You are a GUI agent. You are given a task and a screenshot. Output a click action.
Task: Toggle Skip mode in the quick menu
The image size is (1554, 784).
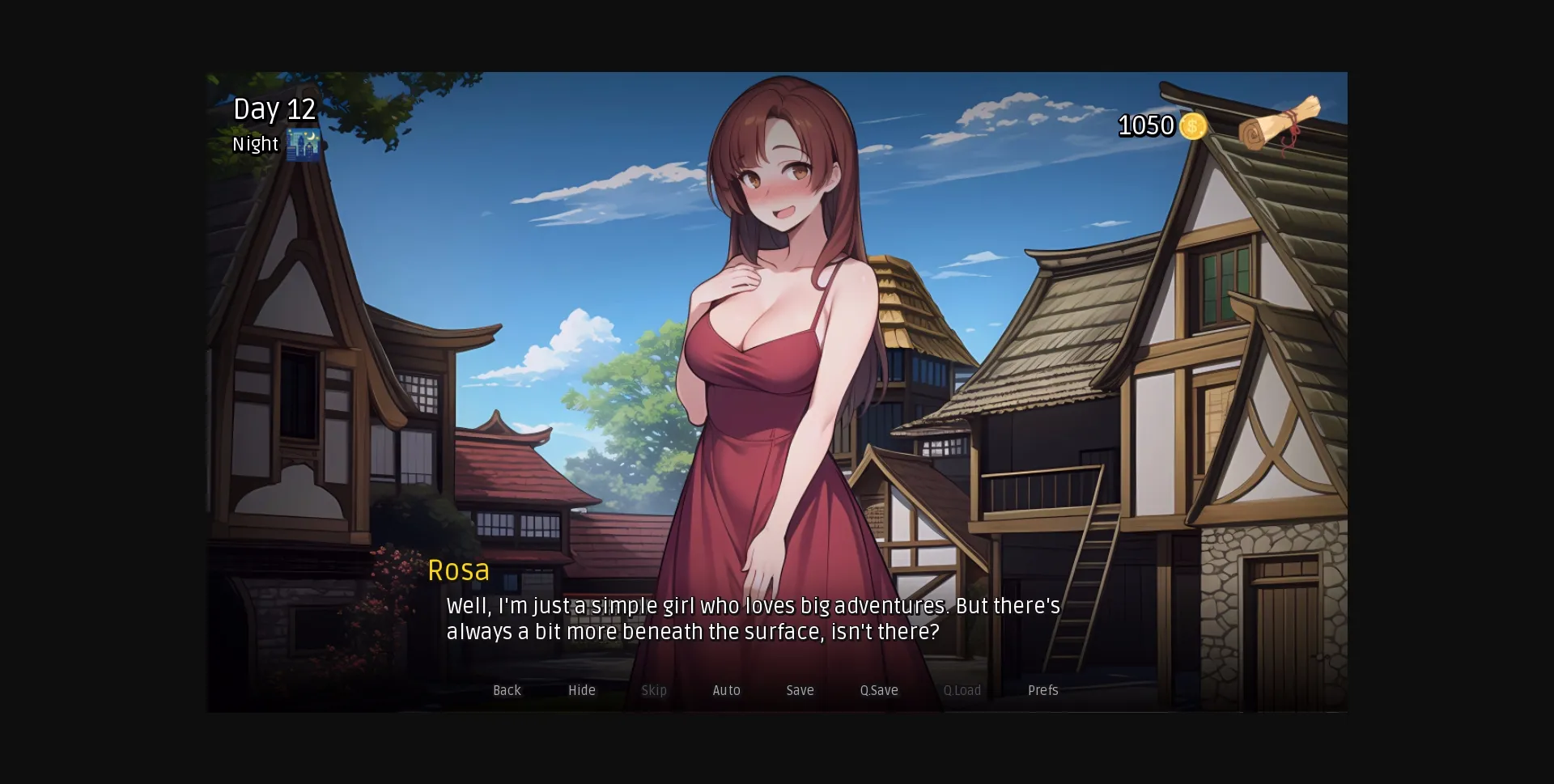[654, 690]
